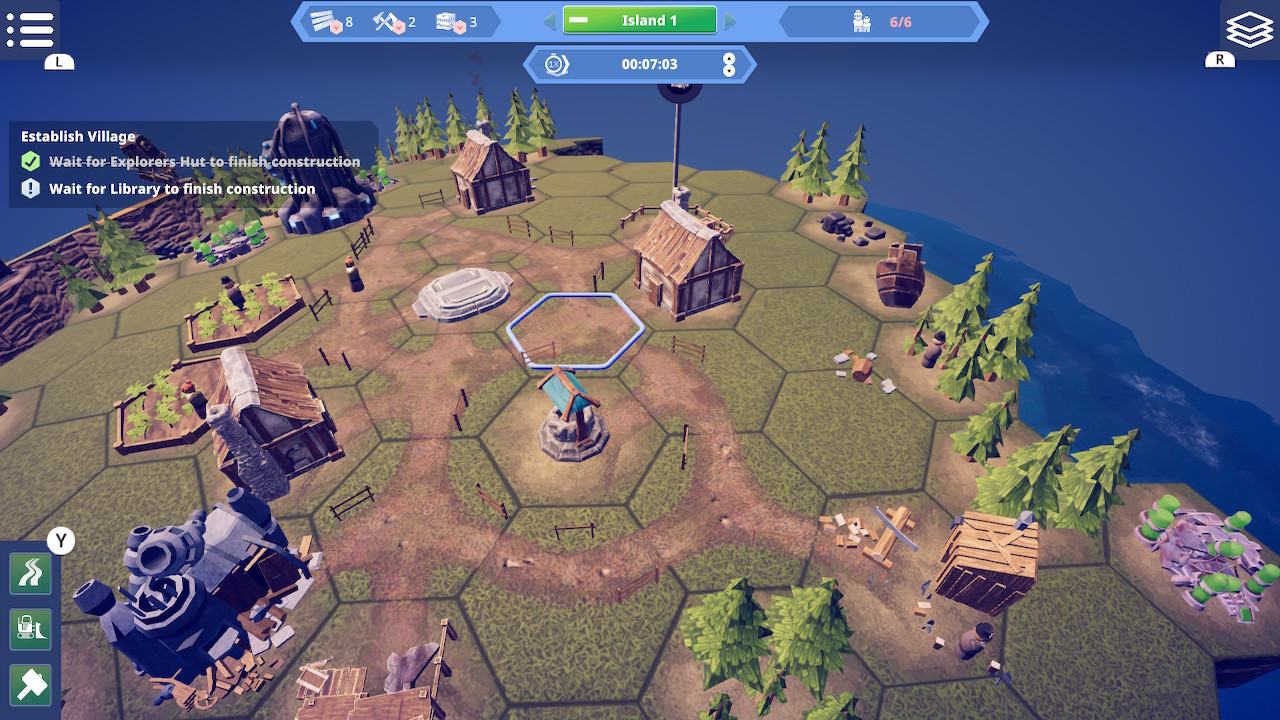
Task: Click the stone blocks resource icon
Action: [451, 21]
